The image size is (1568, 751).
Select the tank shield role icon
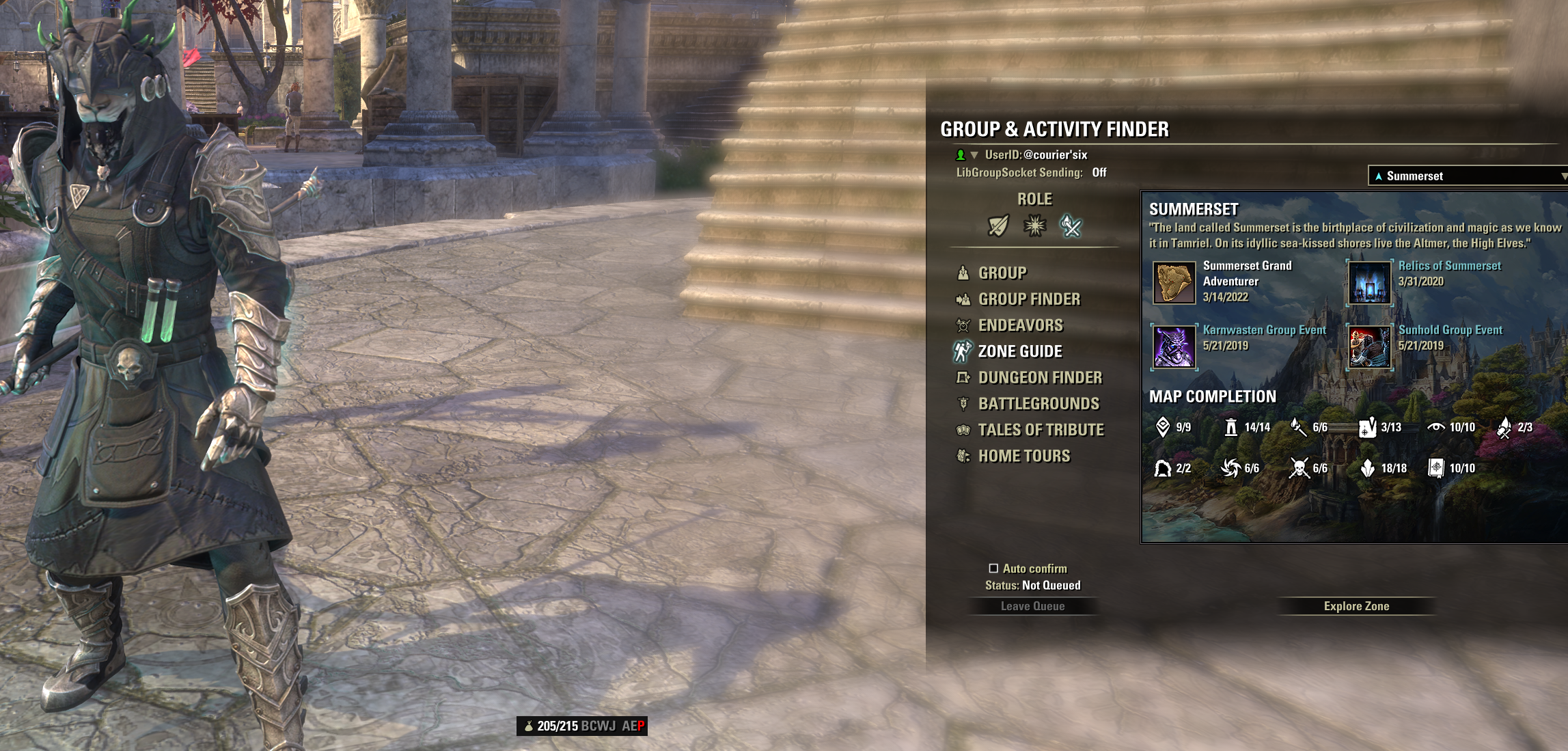[998, 226]
